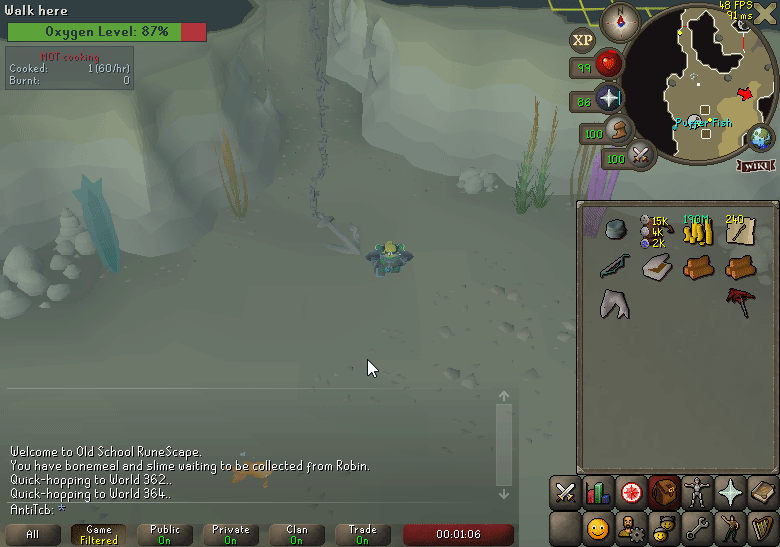Open the Spellbook tab
The image size is (780, 547).
pos(762,493)
